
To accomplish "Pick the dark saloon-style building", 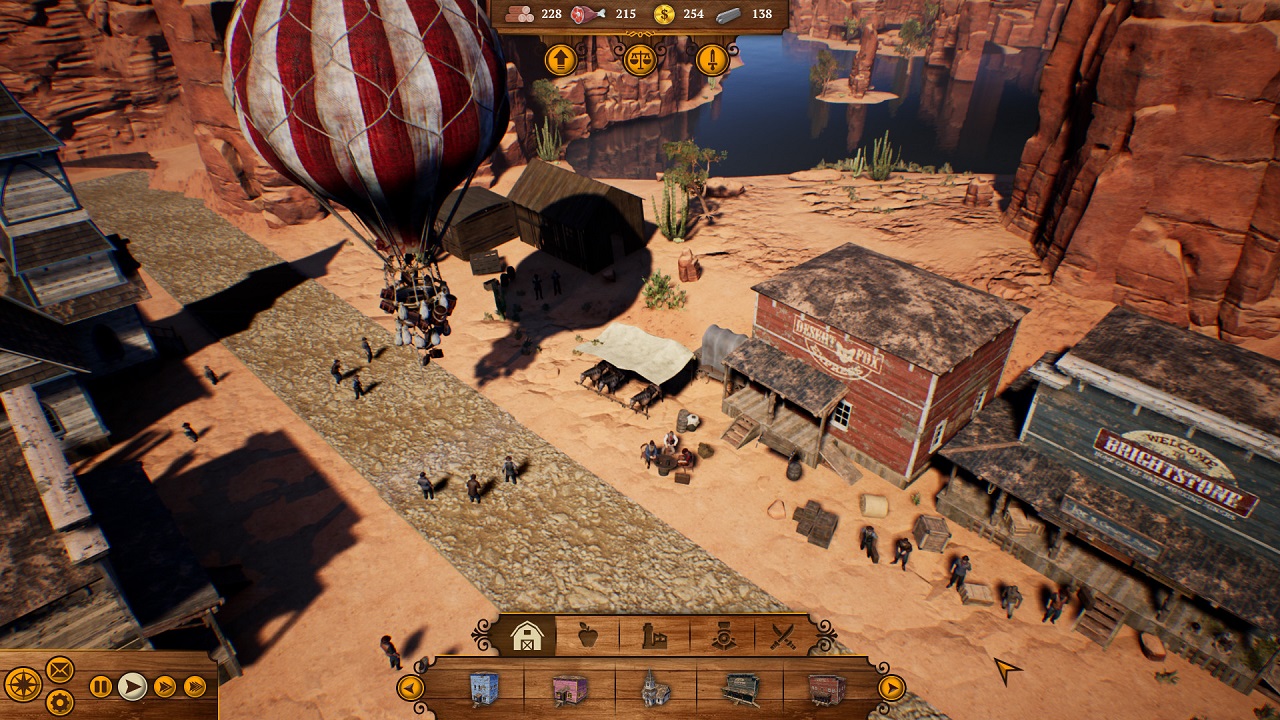I will pos(741,689).
